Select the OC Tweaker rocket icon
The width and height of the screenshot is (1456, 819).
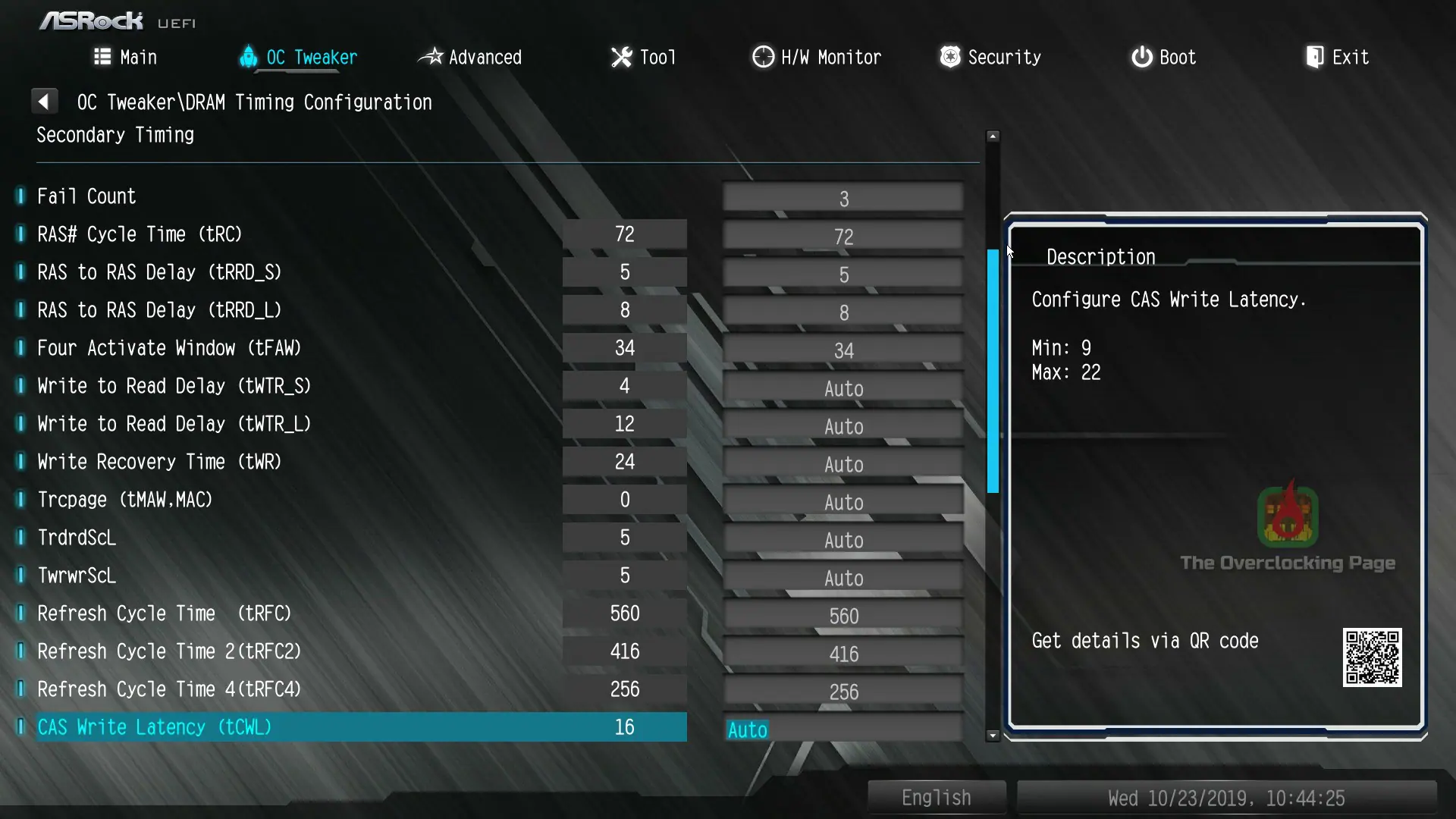[248, 57]
